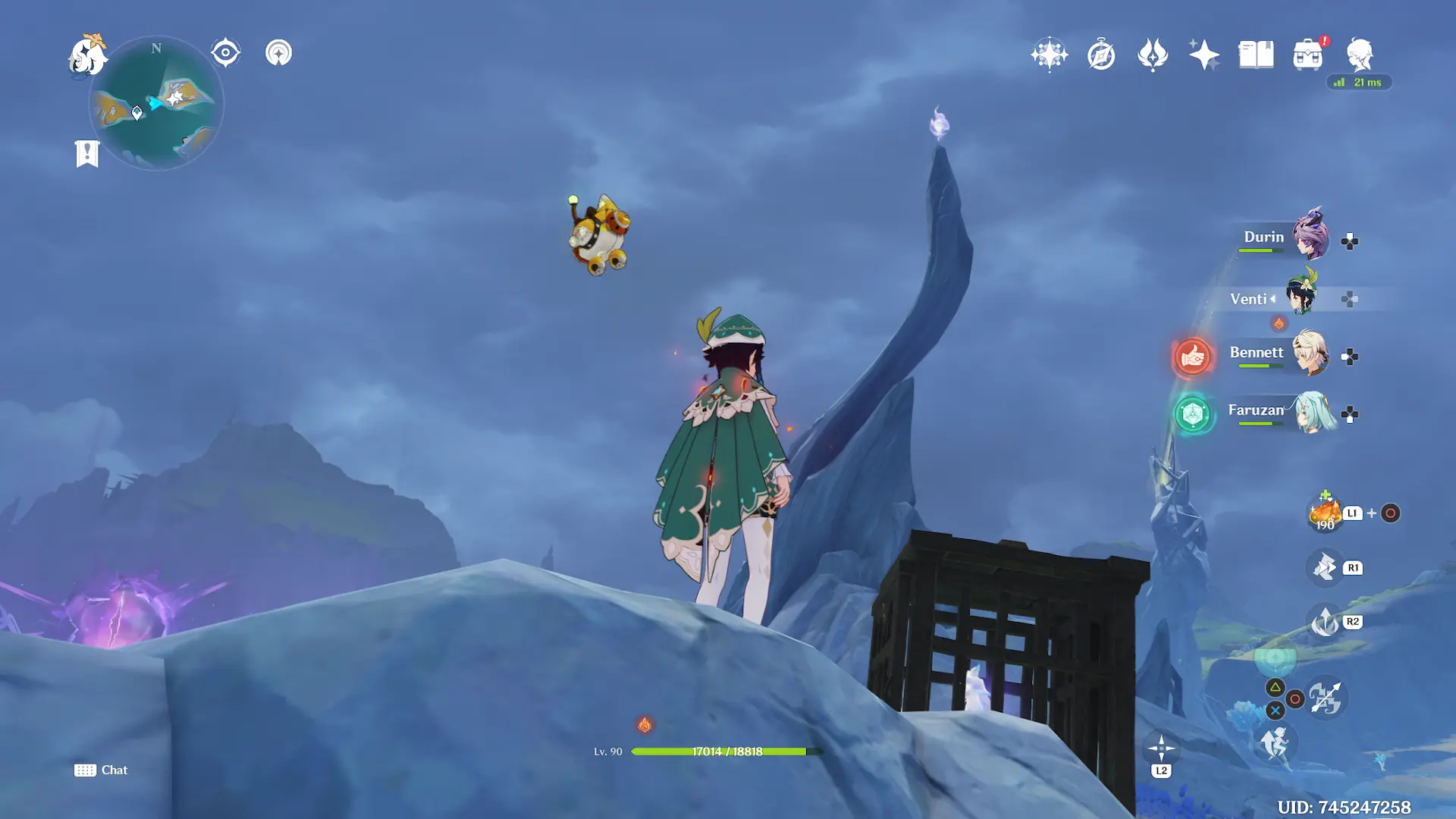
Task: Switch to Bennett in the party
Action: [x=1310, y=353]
